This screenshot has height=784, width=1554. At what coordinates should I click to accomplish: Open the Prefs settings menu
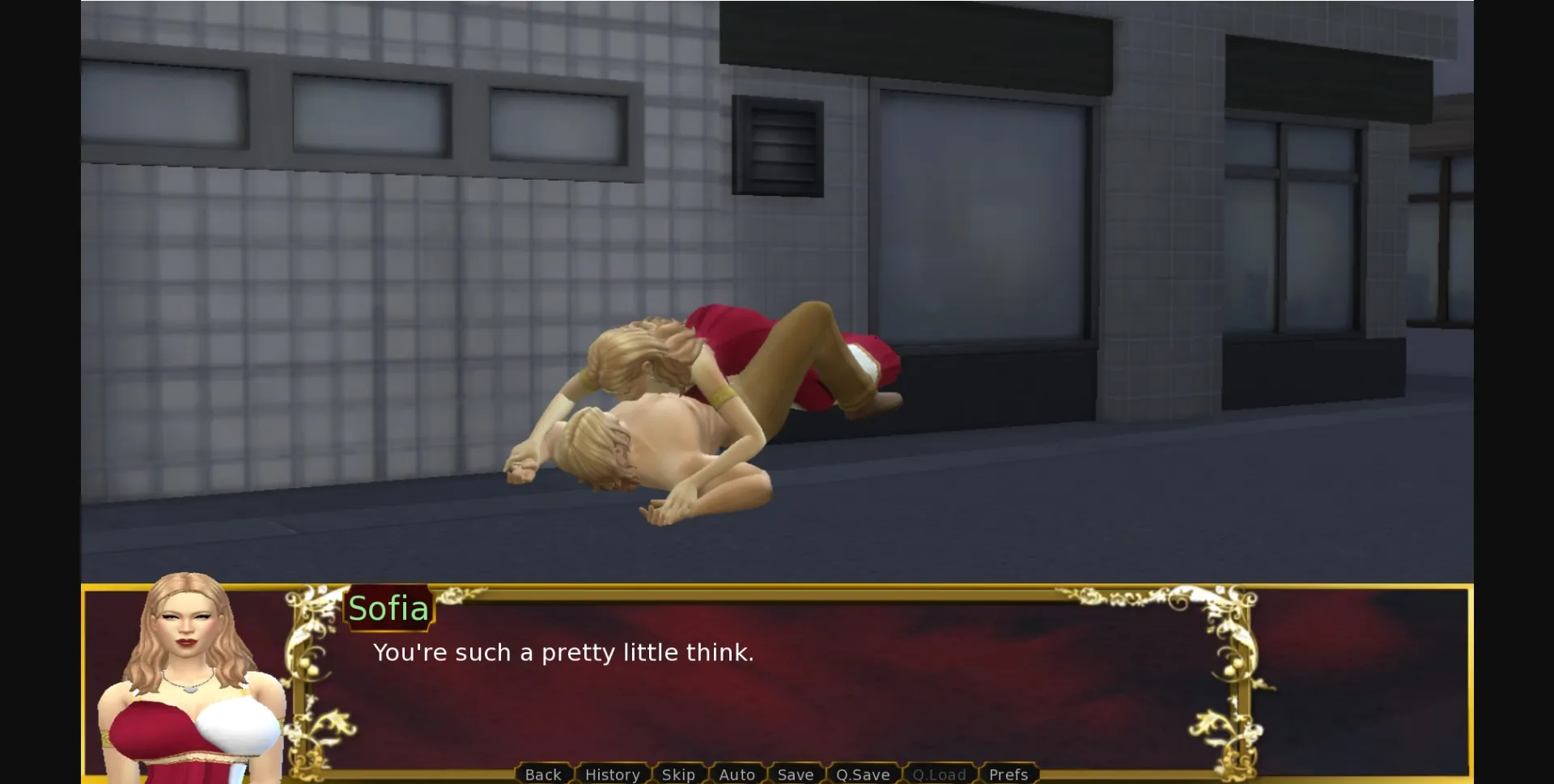(1008, 774)
